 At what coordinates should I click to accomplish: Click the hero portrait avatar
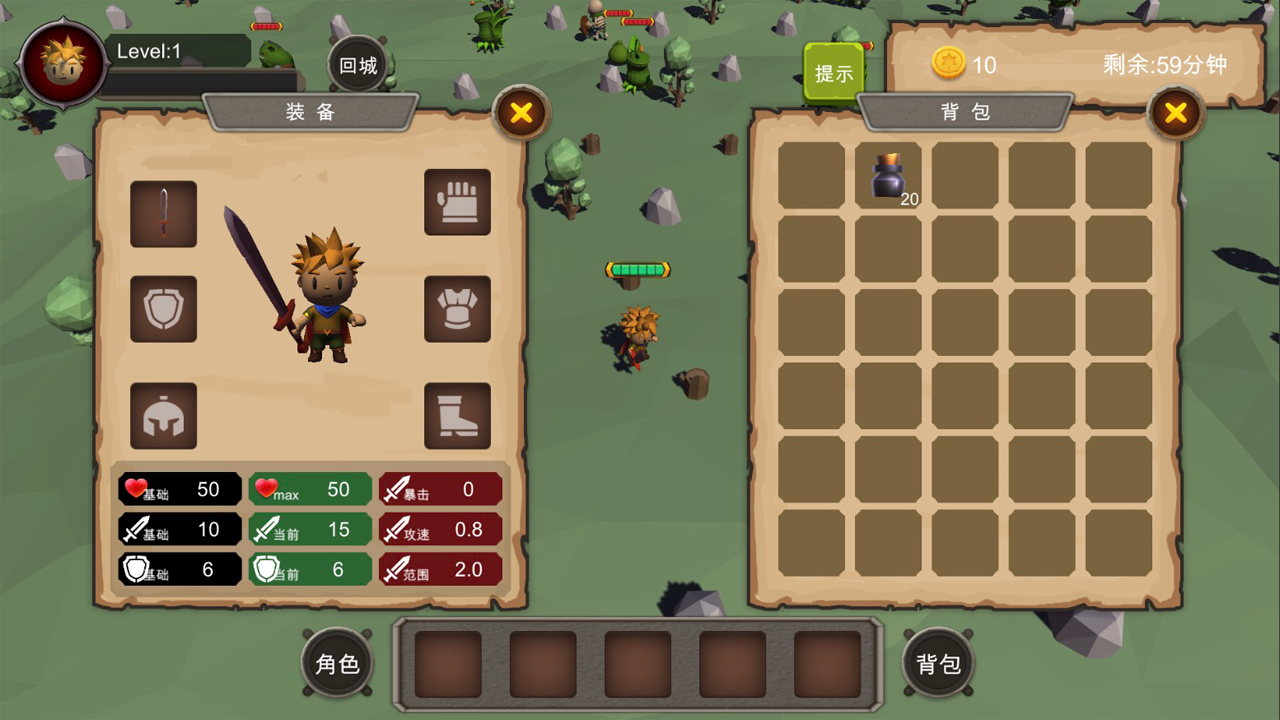[63, 61]
